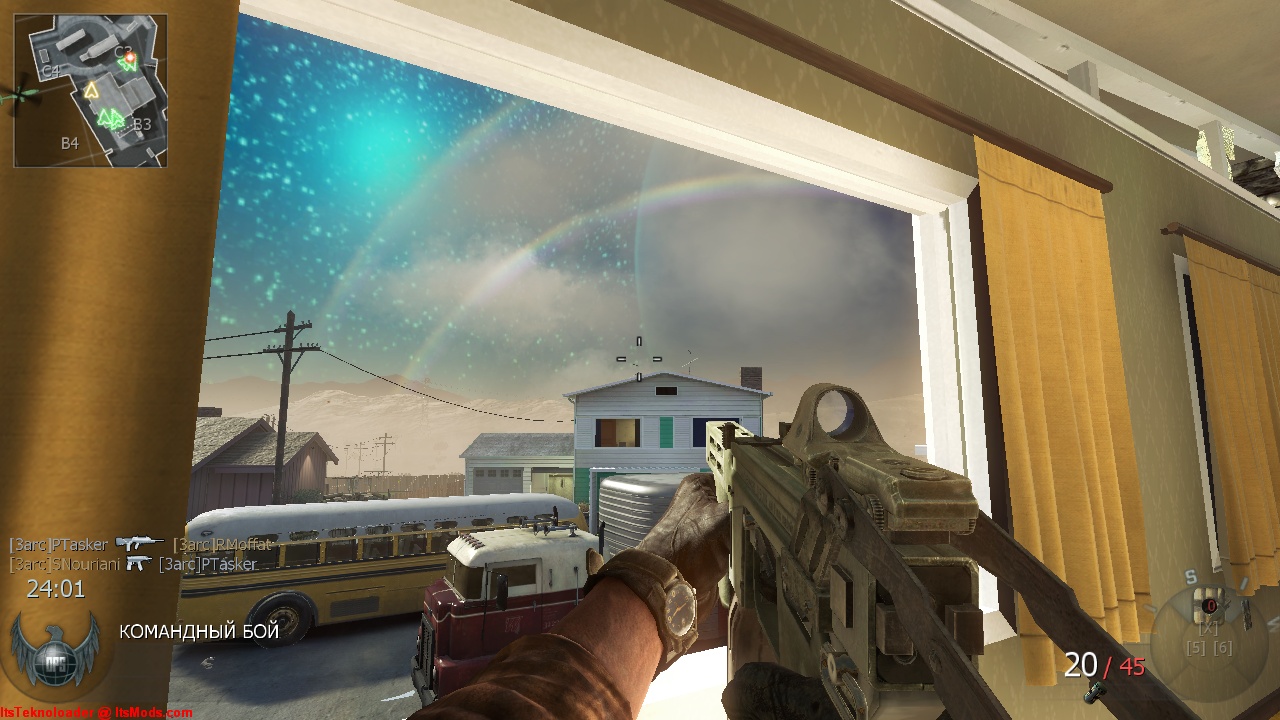Click the S marker on the compass
Viewport: 1280px width, 720px height.
1189,576
